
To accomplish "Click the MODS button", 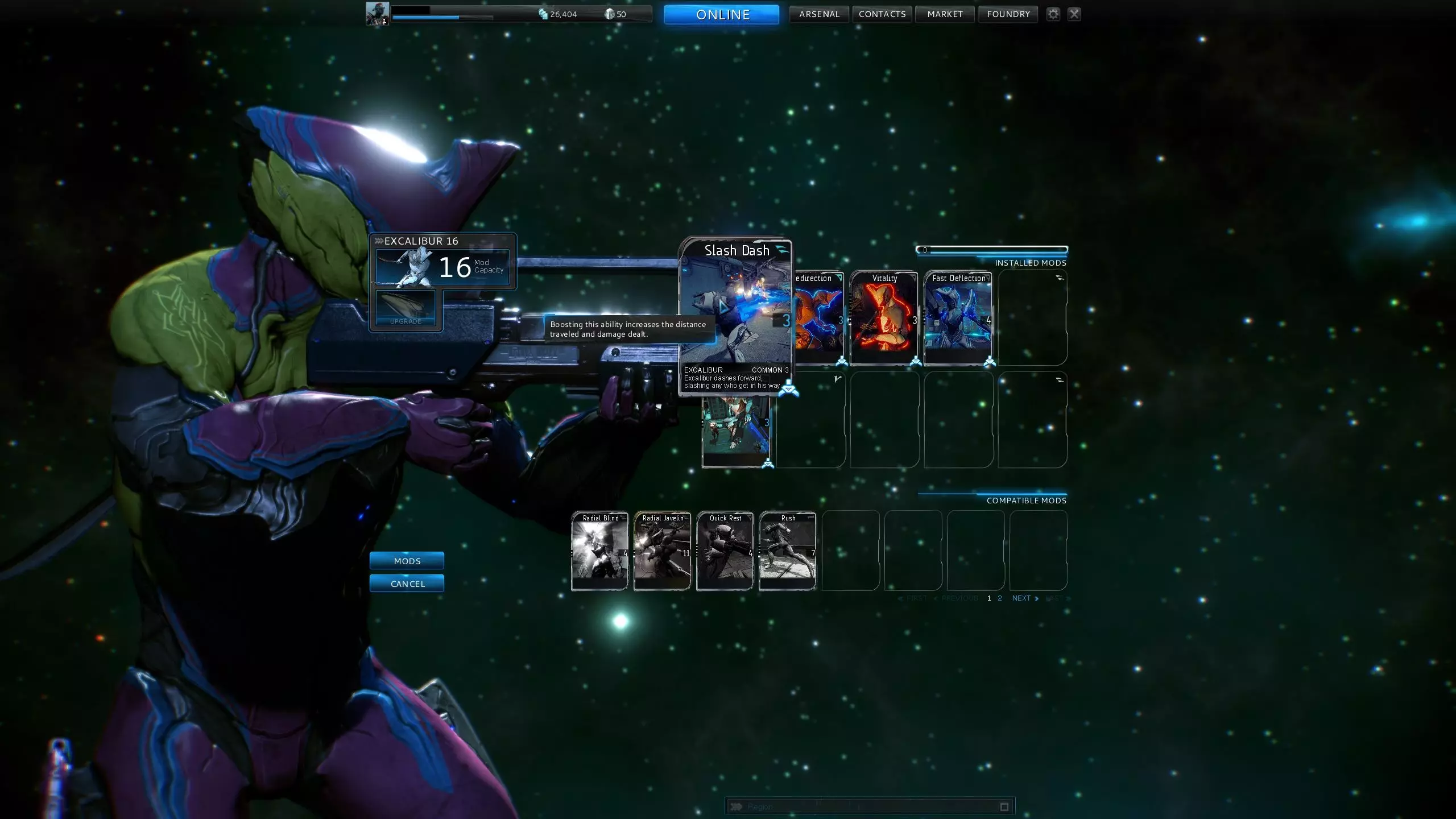I will pyautogui.click(x=407, y=561).
